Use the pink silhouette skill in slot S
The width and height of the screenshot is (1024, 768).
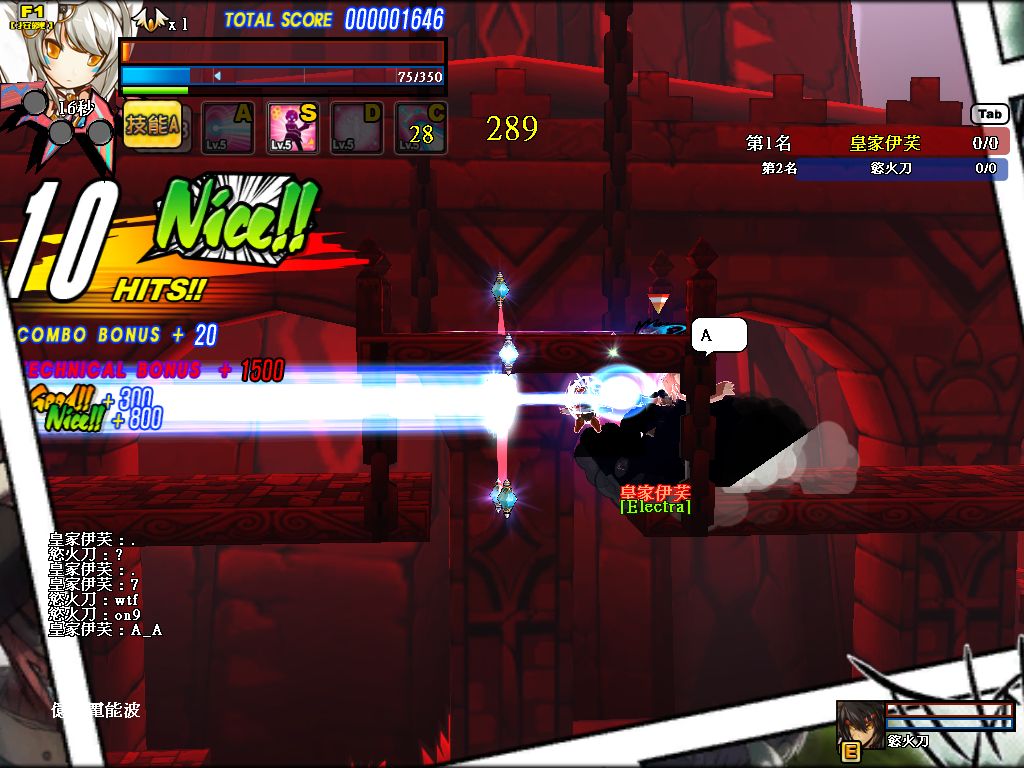pos(293,128)
